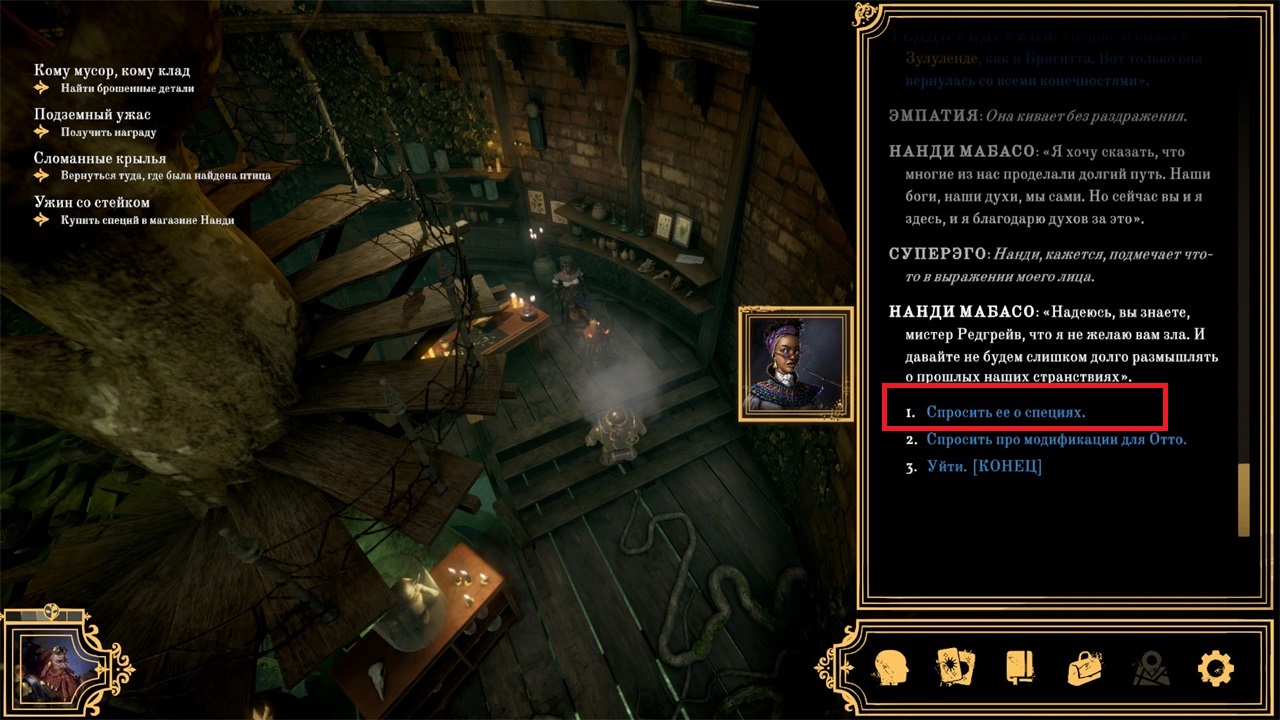Open the character head profile icon
The width and height of the screenshot is (1280, 720).
click(x=891, y=667)
